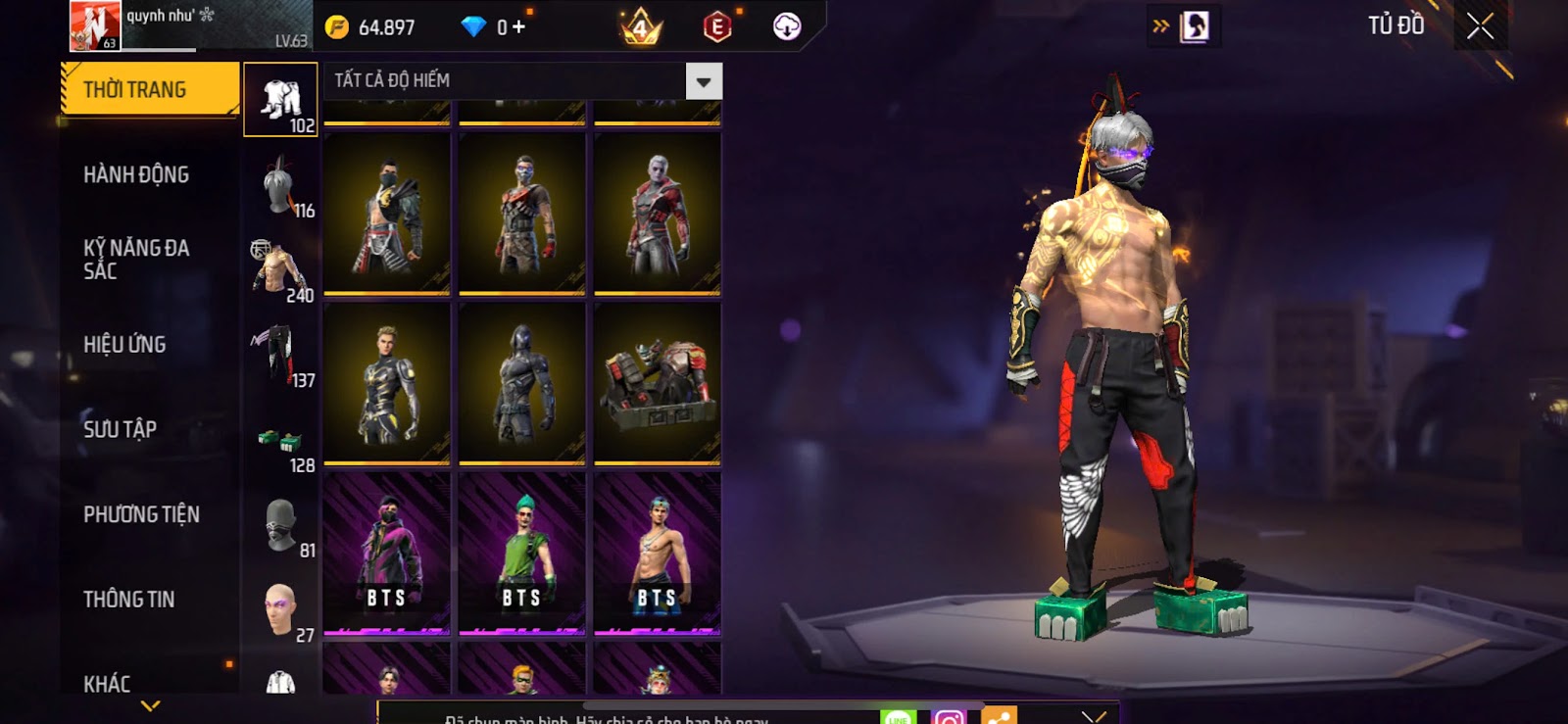
Task: Open the HIỆU ỨNG section
Action: click(x=124, y=344)
